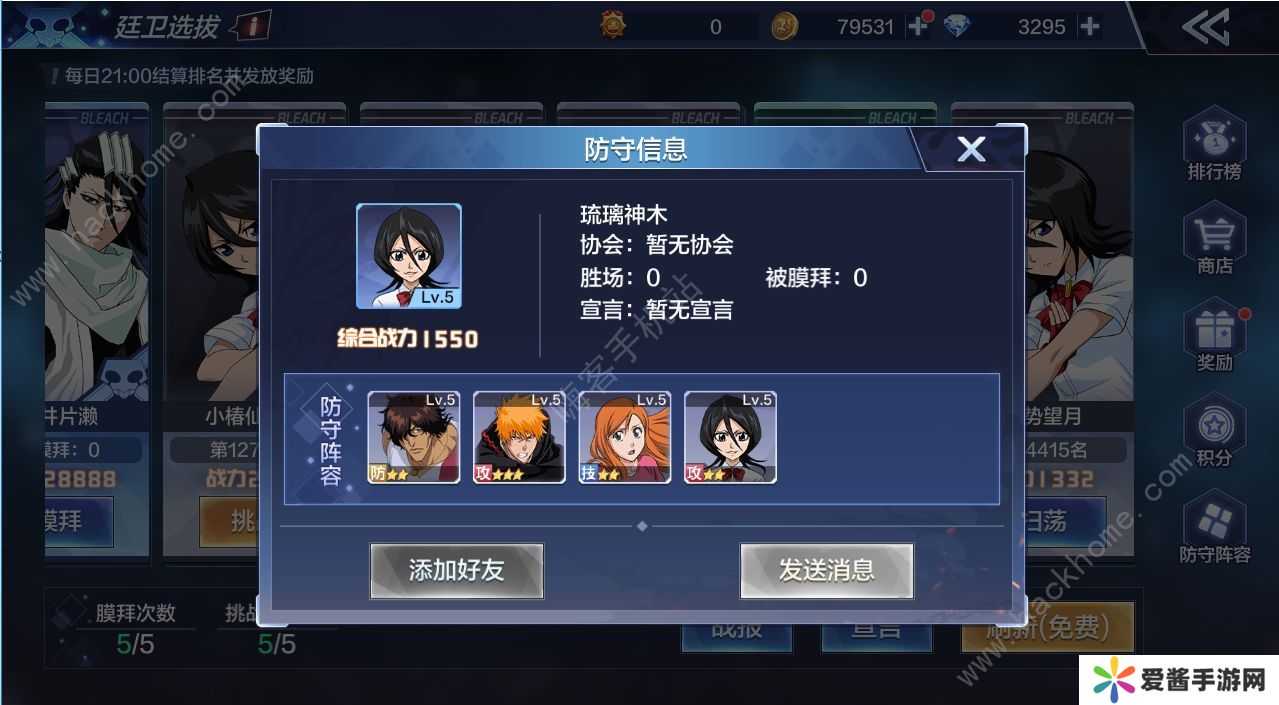This screenshot has width=1279, height=705.
Task: Go back using the double-arrow button
Action: (1205, 28)
